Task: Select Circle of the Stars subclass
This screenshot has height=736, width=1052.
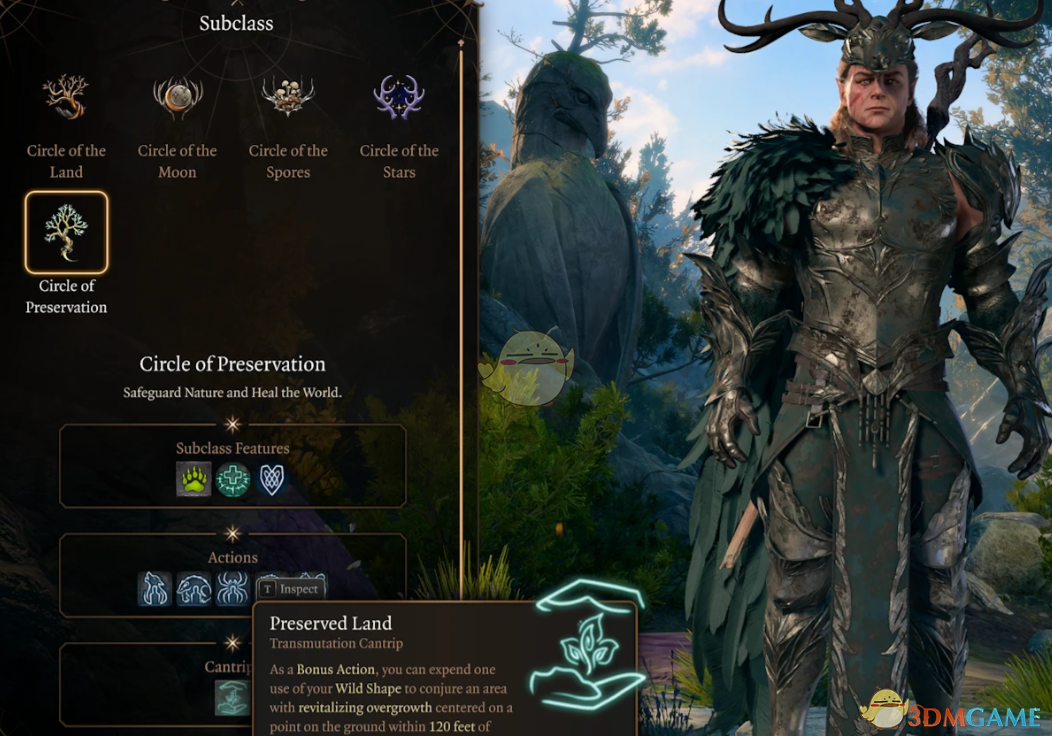Action: point(399,98)
